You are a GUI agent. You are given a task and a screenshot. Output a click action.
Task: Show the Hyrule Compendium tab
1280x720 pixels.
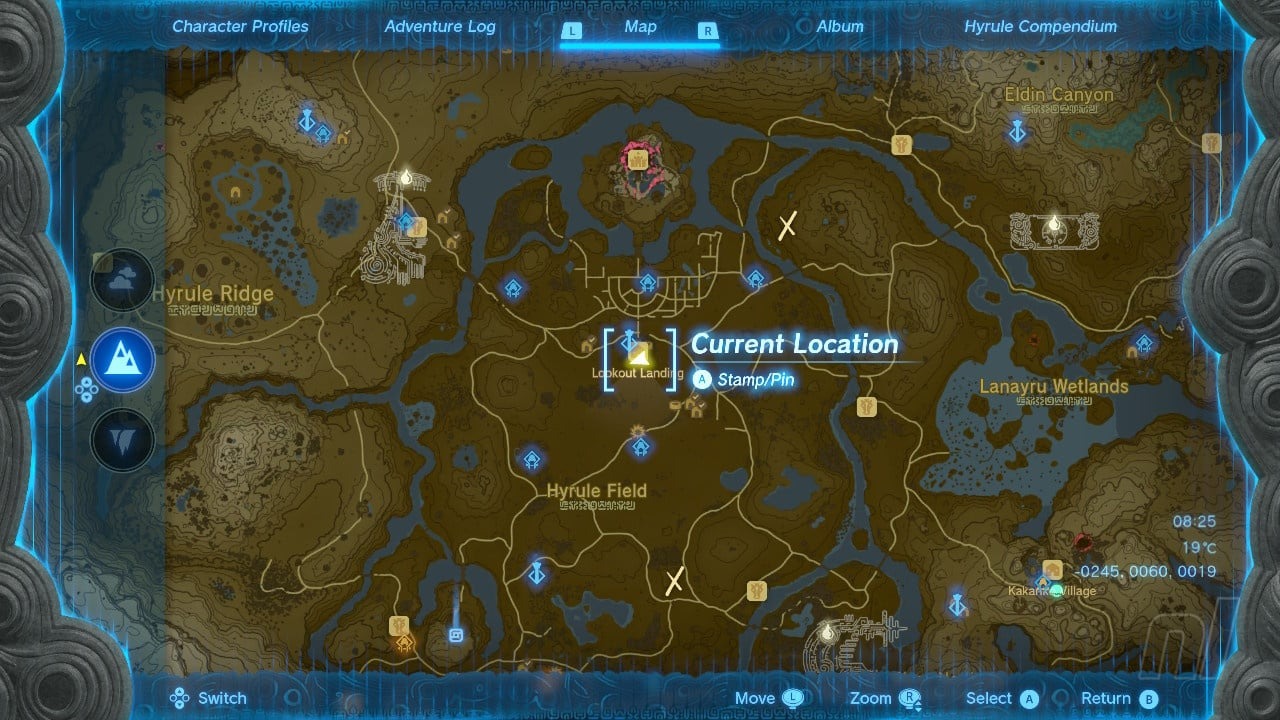[x=1040, y=27]
